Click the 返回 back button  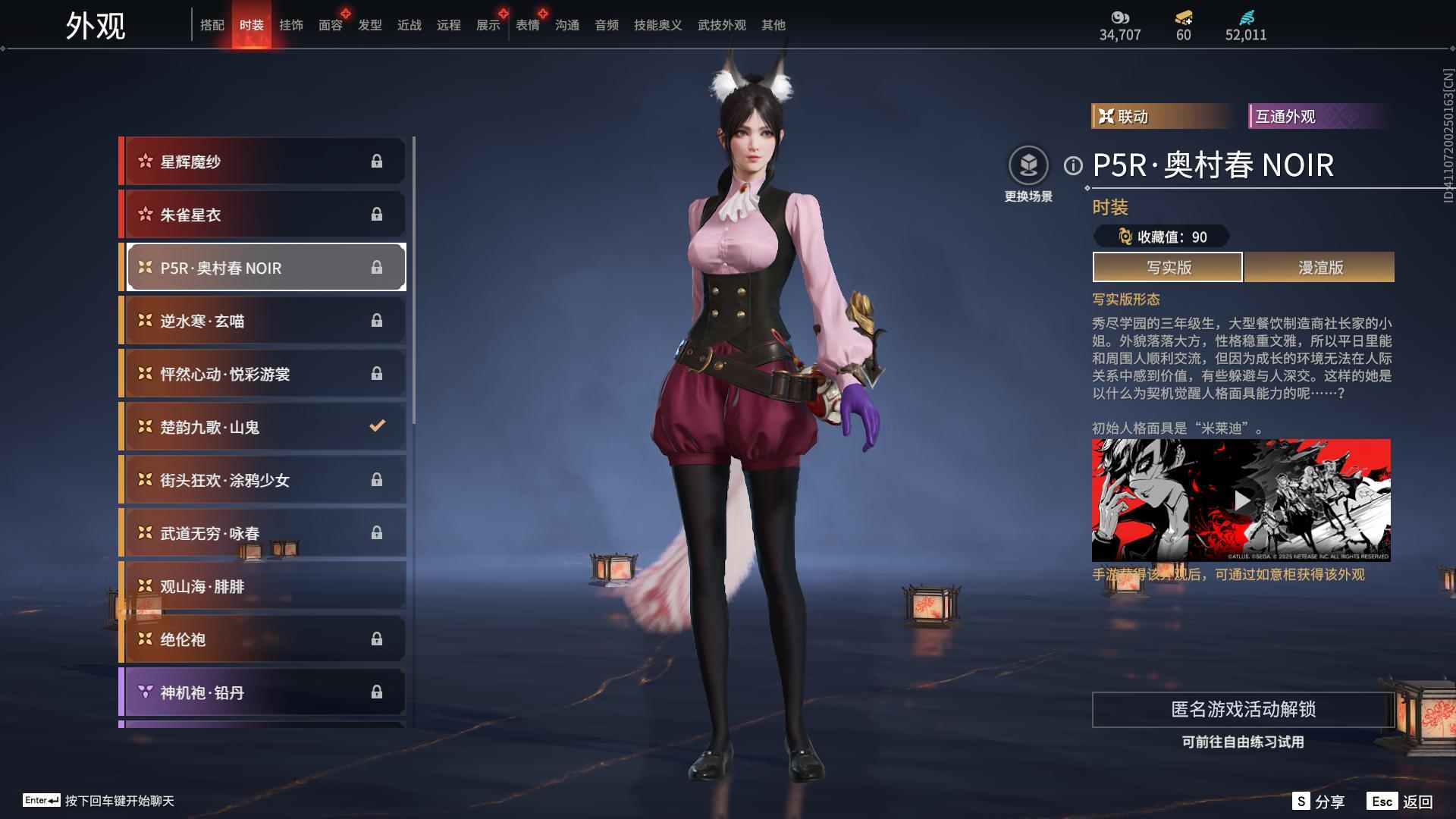tap(1401, 802)
